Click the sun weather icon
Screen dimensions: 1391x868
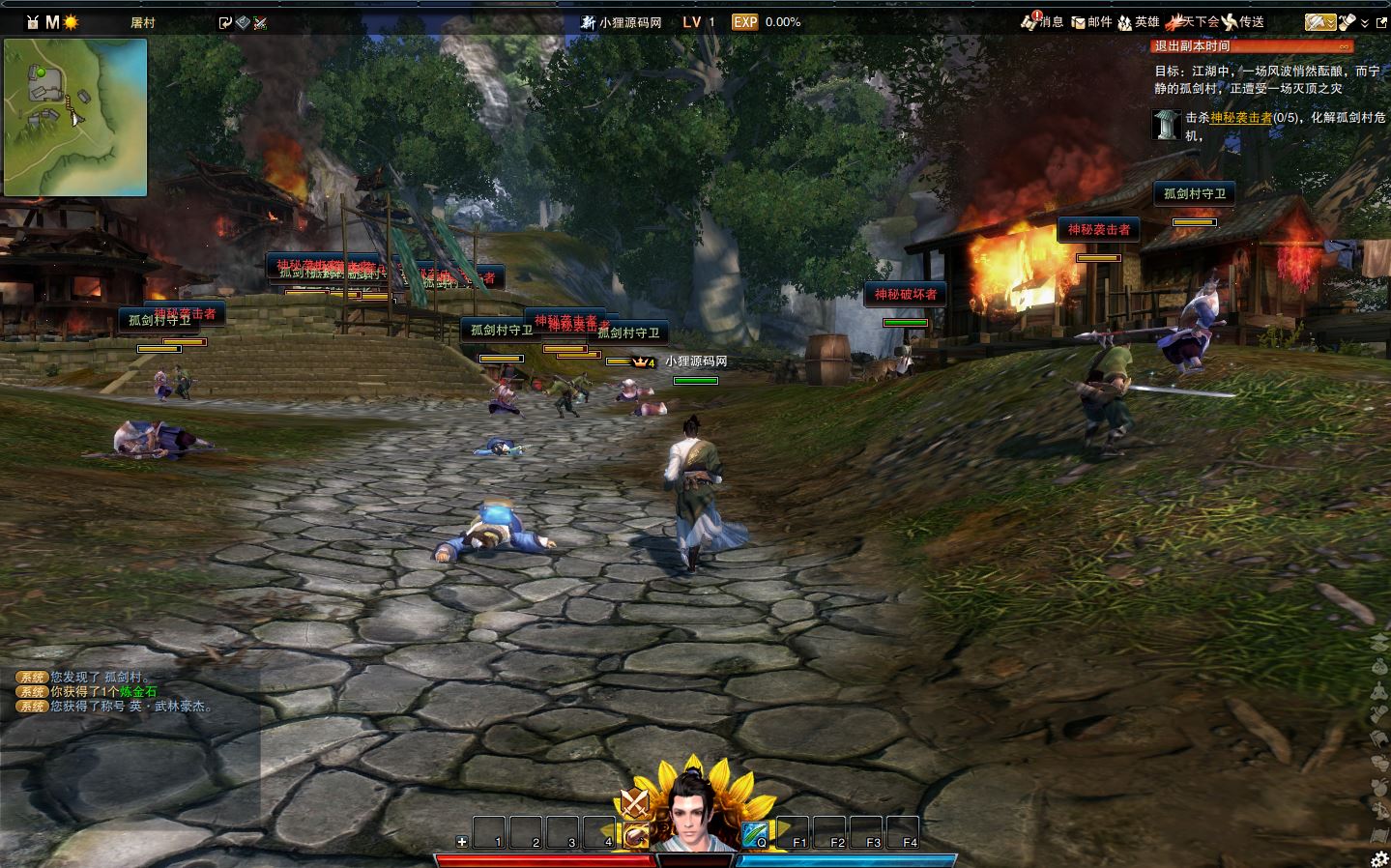point(71,22)
